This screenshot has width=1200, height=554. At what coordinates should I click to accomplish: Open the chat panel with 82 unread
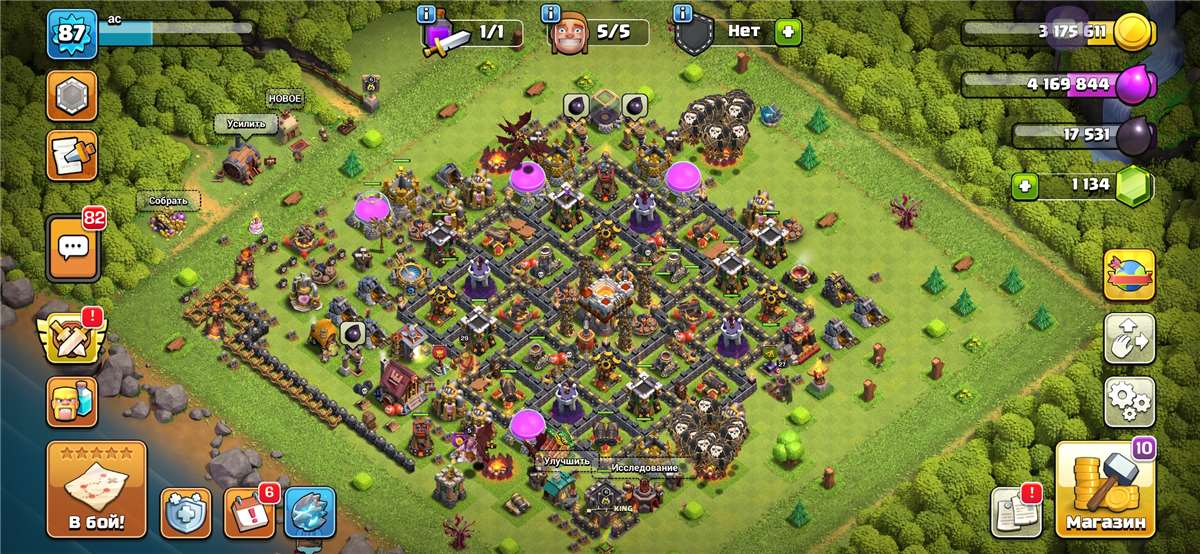[71, 247]
